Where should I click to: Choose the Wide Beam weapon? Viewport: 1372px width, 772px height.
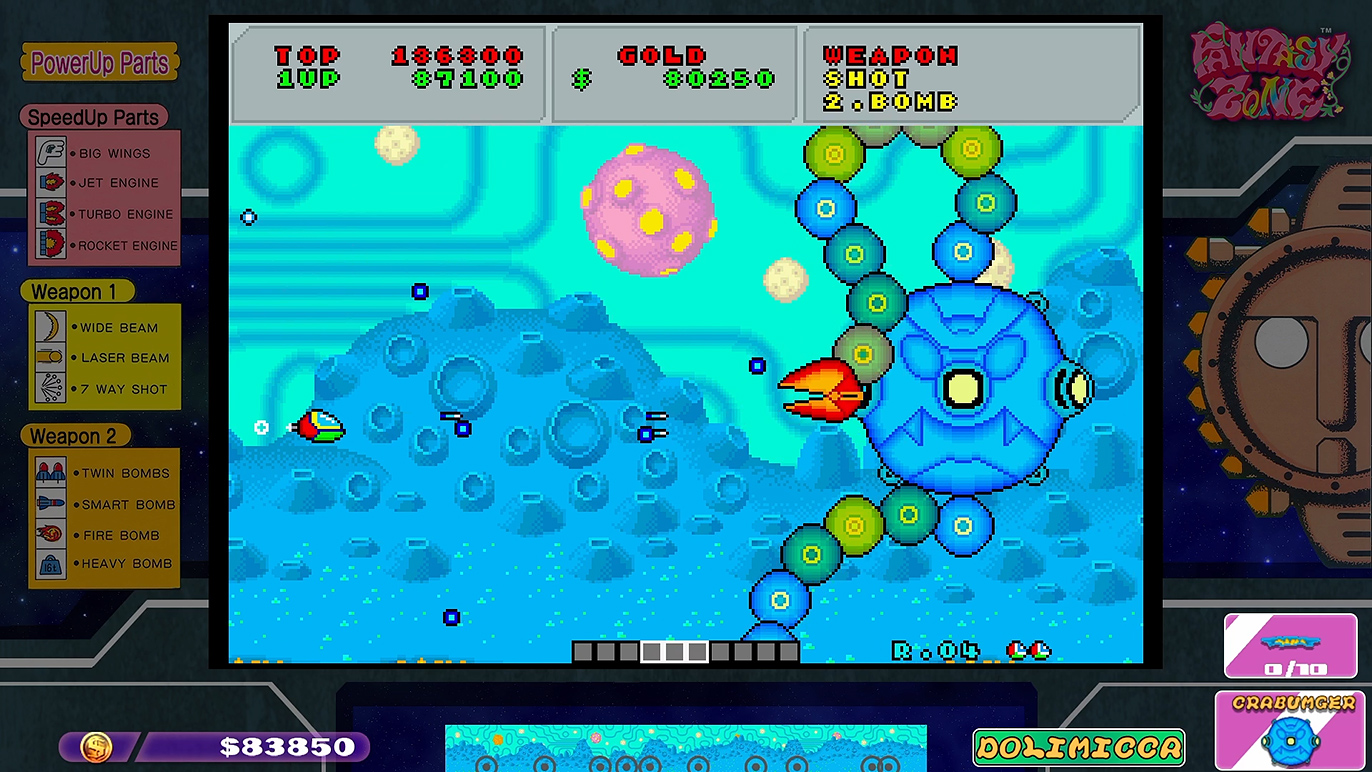point(105,327)
